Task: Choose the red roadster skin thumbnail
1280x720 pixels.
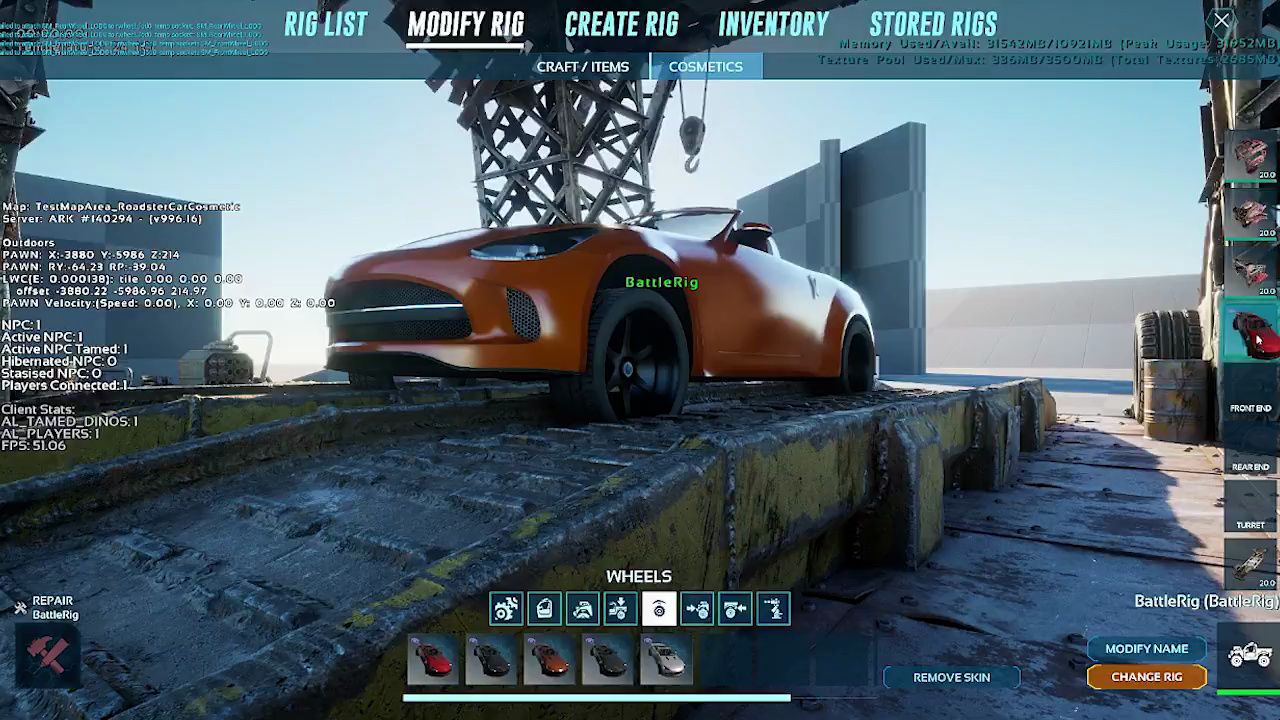Action: tap(433, 660)
